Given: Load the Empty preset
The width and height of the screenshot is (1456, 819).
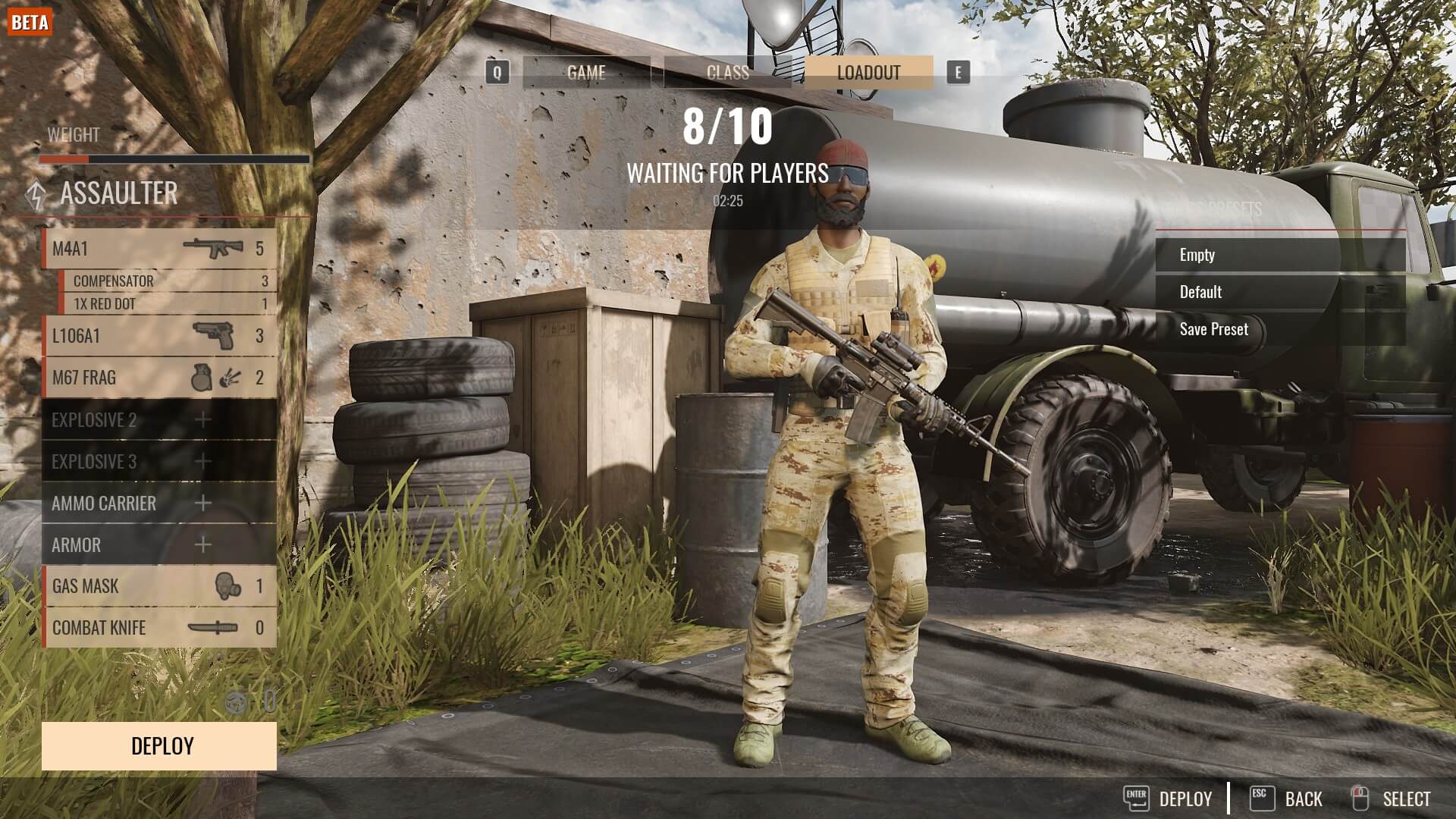Looking at the screenshot, I should coord(1280,256).
